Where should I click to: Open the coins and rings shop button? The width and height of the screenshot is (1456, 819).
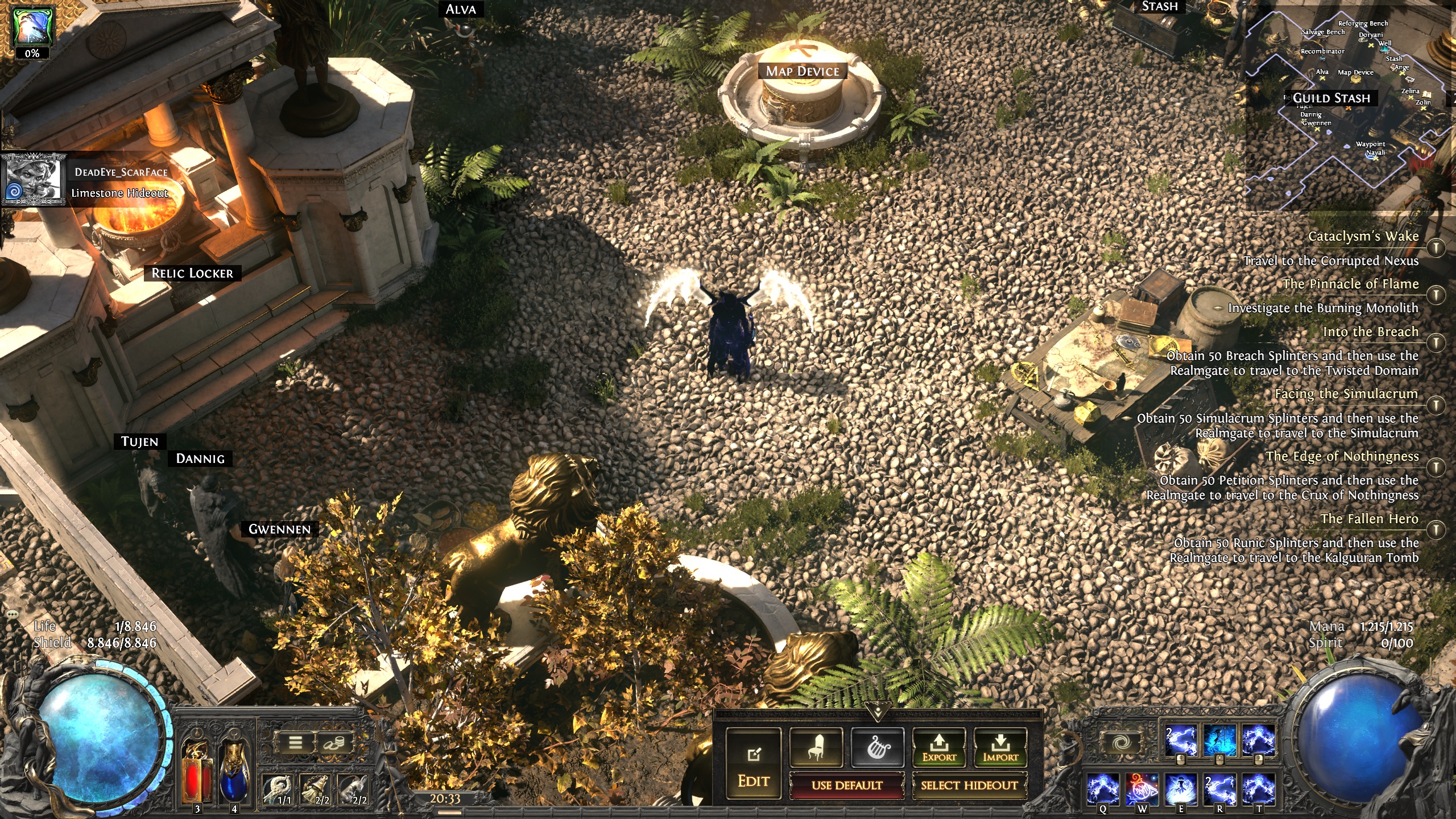pyautogui.click(x=334, y=742)
